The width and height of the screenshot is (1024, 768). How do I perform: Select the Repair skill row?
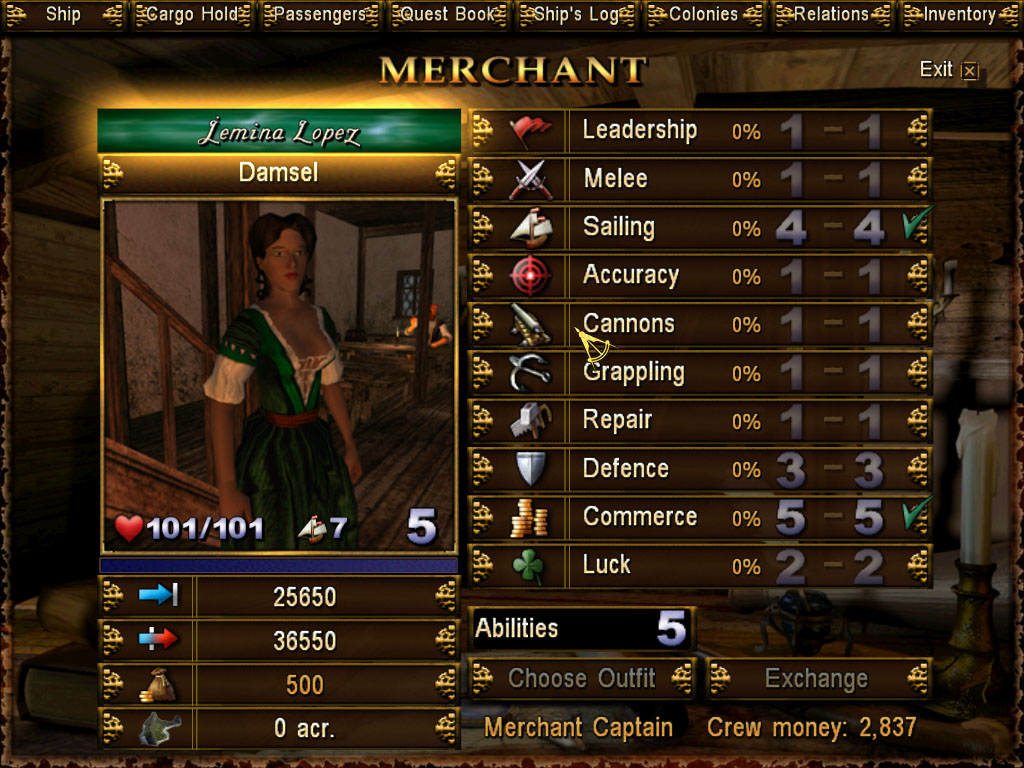[700, 421]
